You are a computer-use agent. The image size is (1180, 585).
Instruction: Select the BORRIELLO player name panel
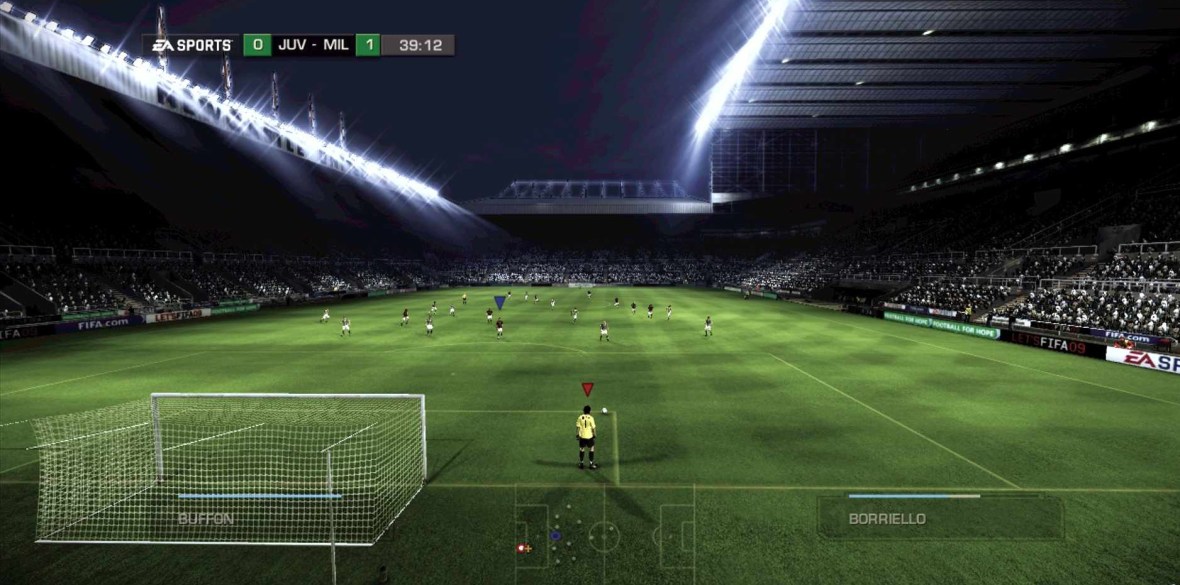coord(939,516)
